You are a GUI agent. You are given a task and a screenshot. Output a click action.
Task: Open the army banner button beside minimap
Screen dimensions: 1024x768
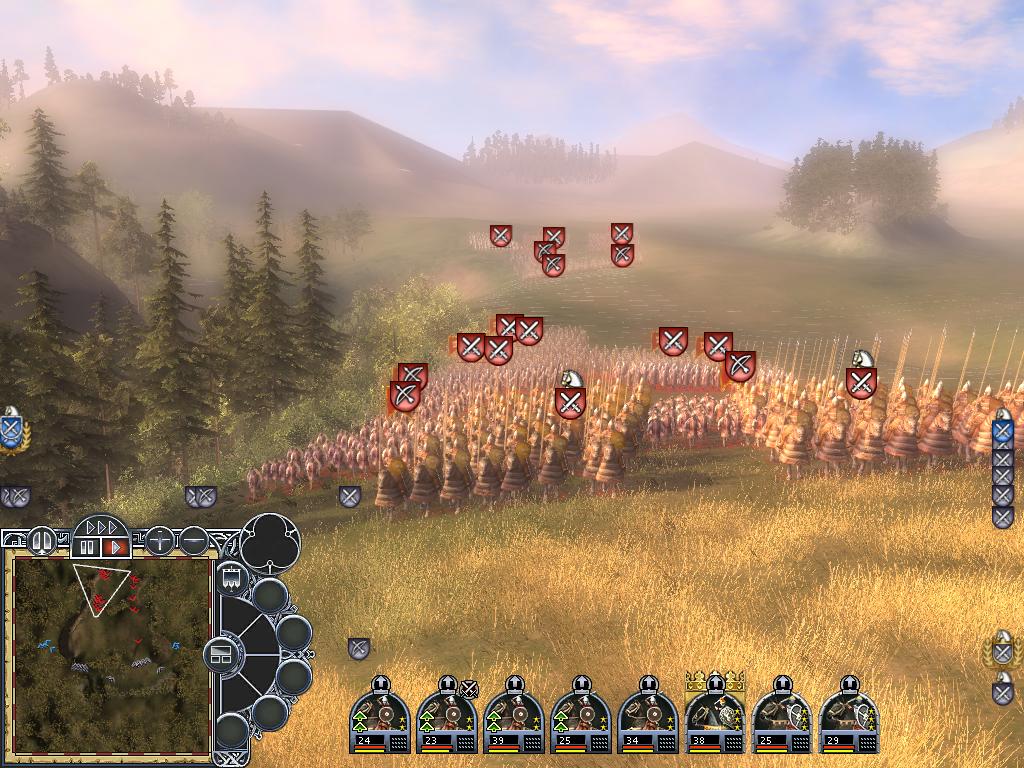[232, 579]
